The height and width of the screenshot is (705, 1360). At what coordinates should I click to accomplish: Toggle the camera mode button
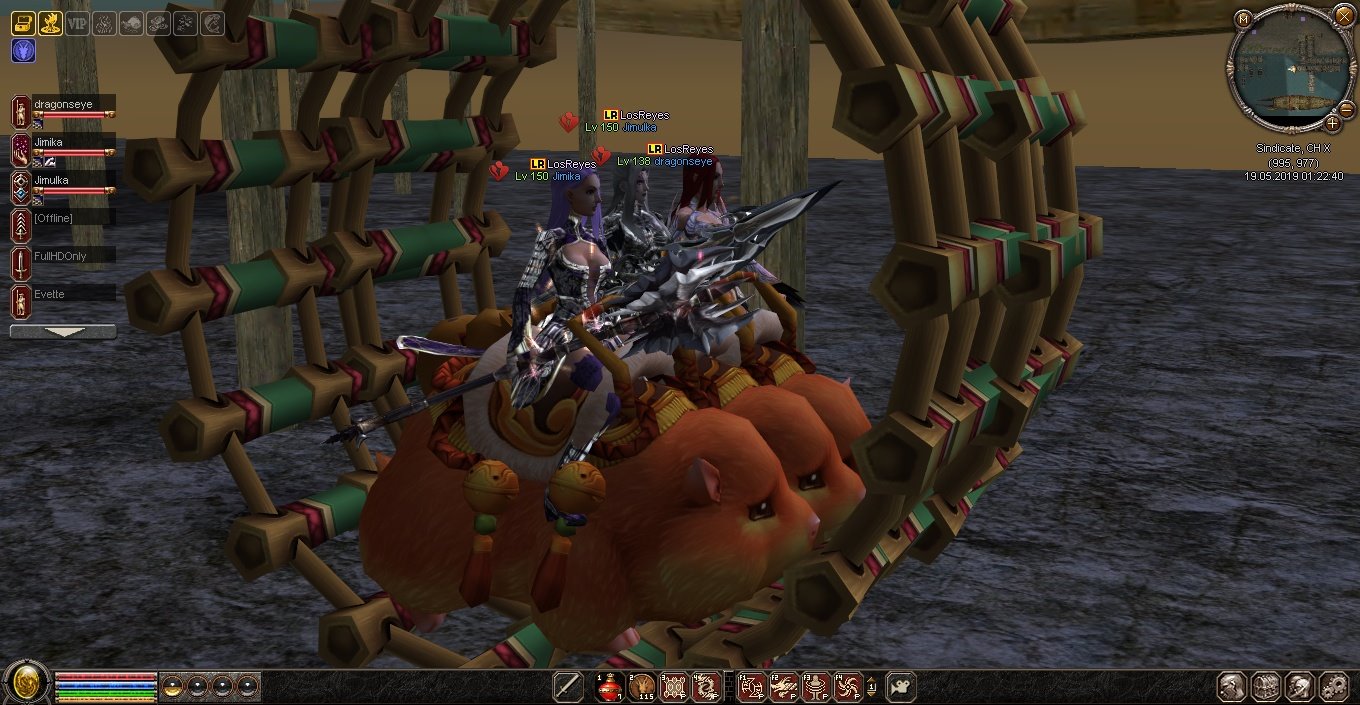tap(900, 687)
